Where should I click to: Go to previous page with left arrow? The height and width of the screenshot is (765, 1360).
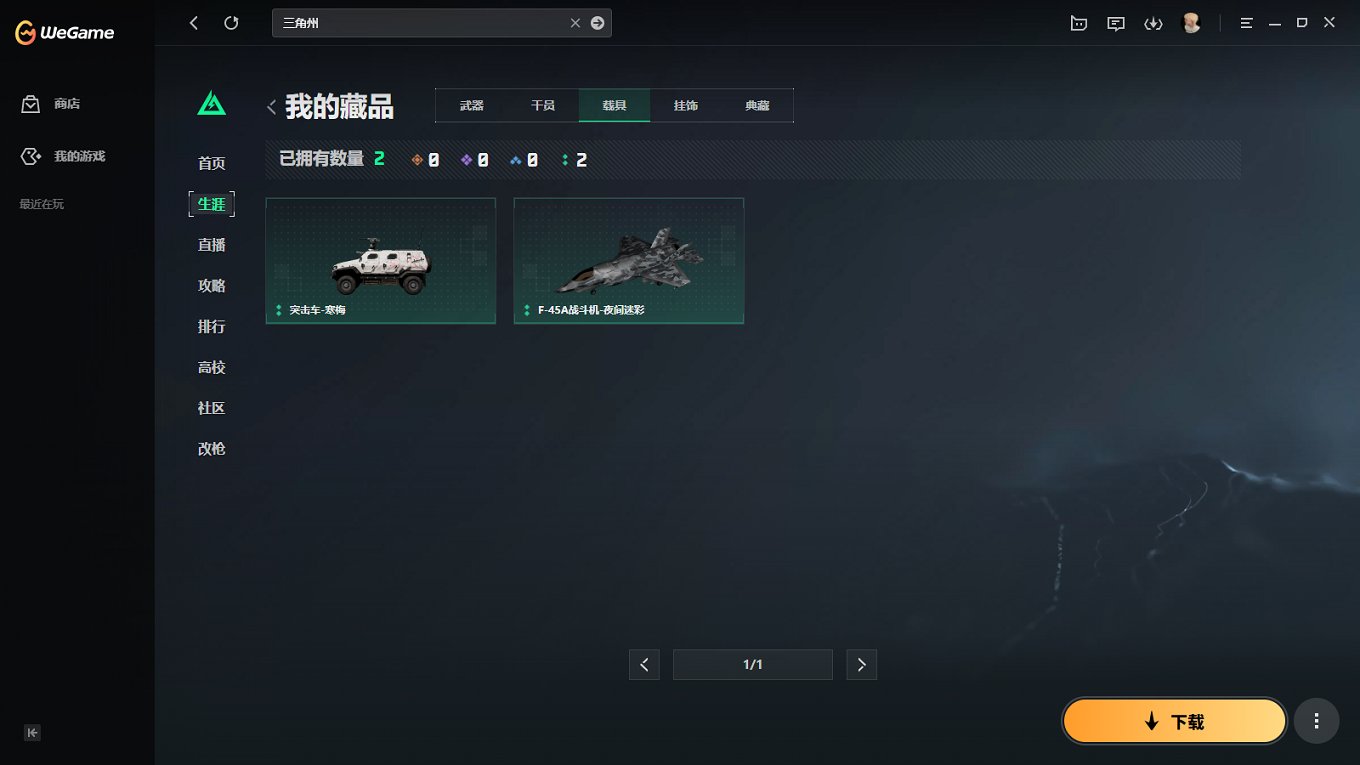[x=644, y=664]
